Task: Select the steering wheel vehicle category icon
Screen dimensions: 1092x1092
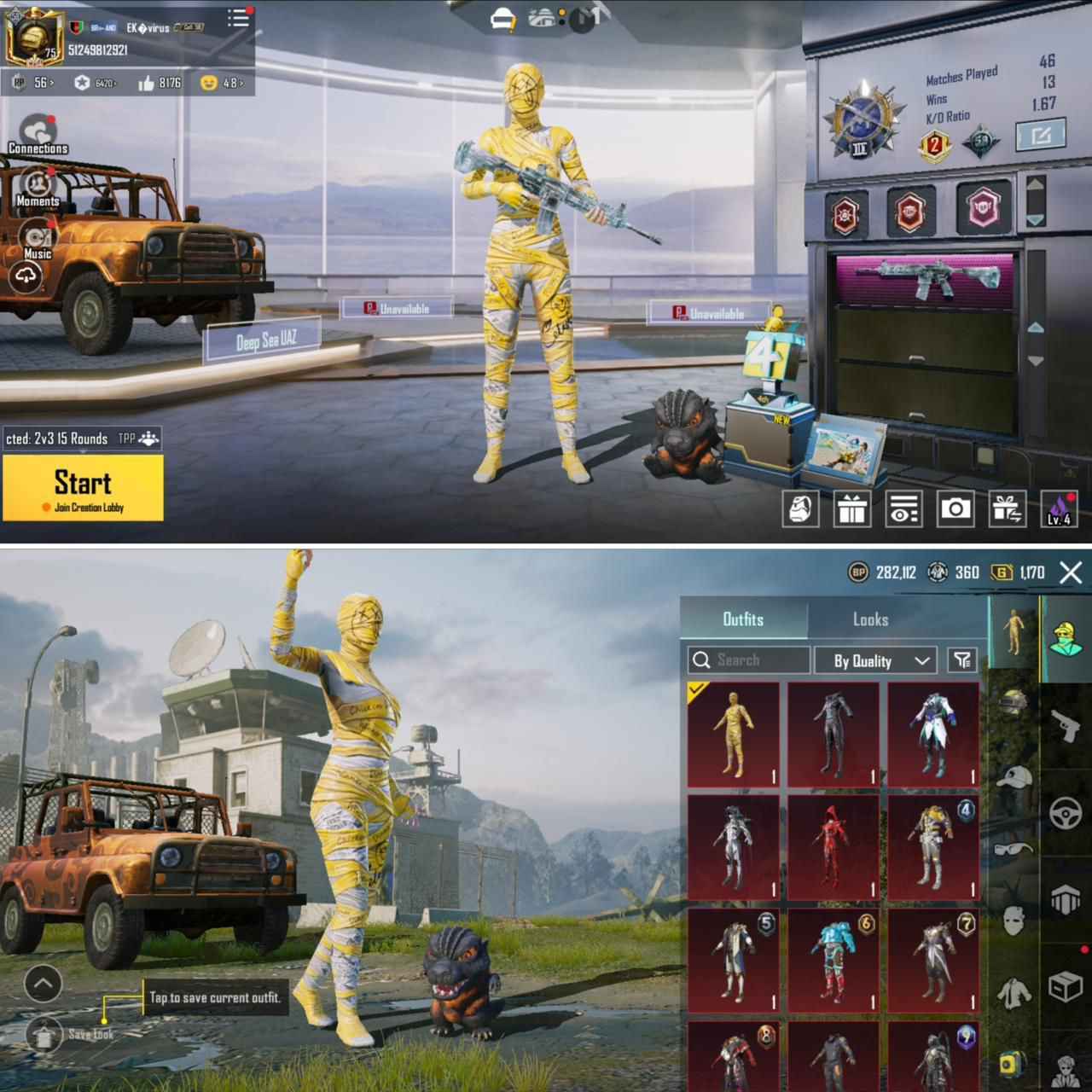Action: pyautogui.click(x=1064, y=813)
